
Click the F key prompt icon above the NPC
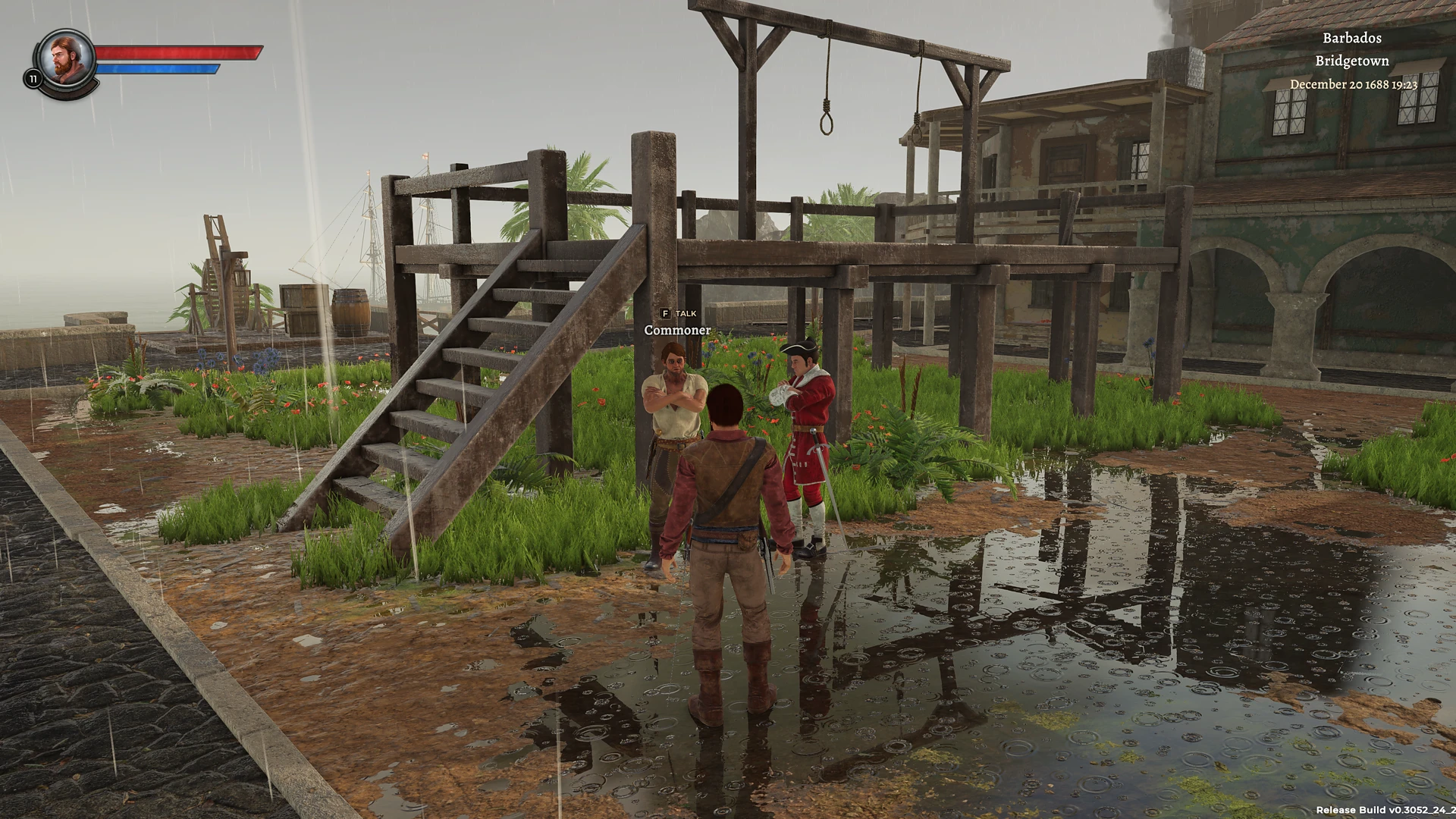coord(666,313)
